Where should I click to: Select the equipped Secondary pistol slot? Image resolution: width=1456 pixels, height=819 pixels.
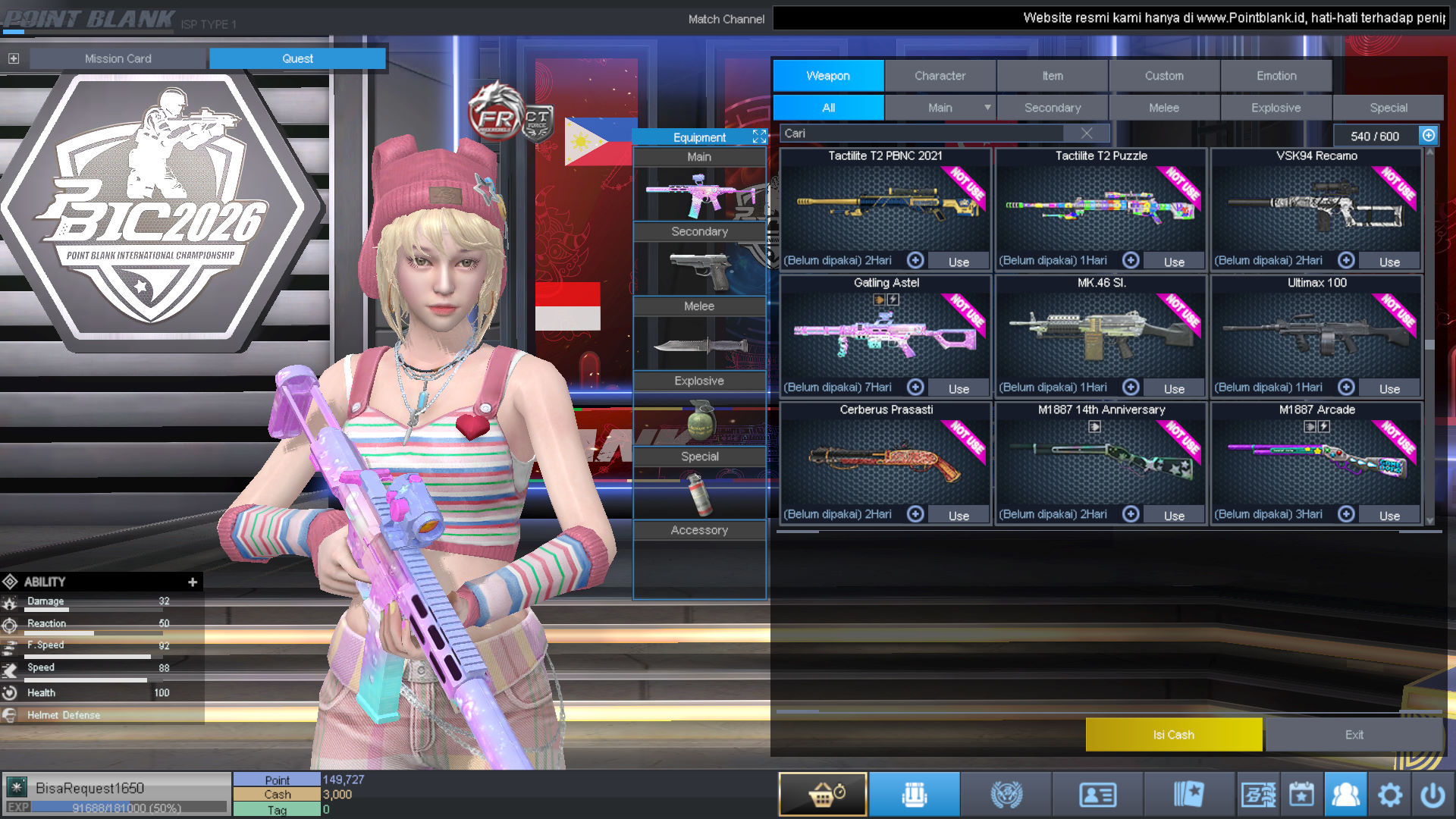[699, 269]
